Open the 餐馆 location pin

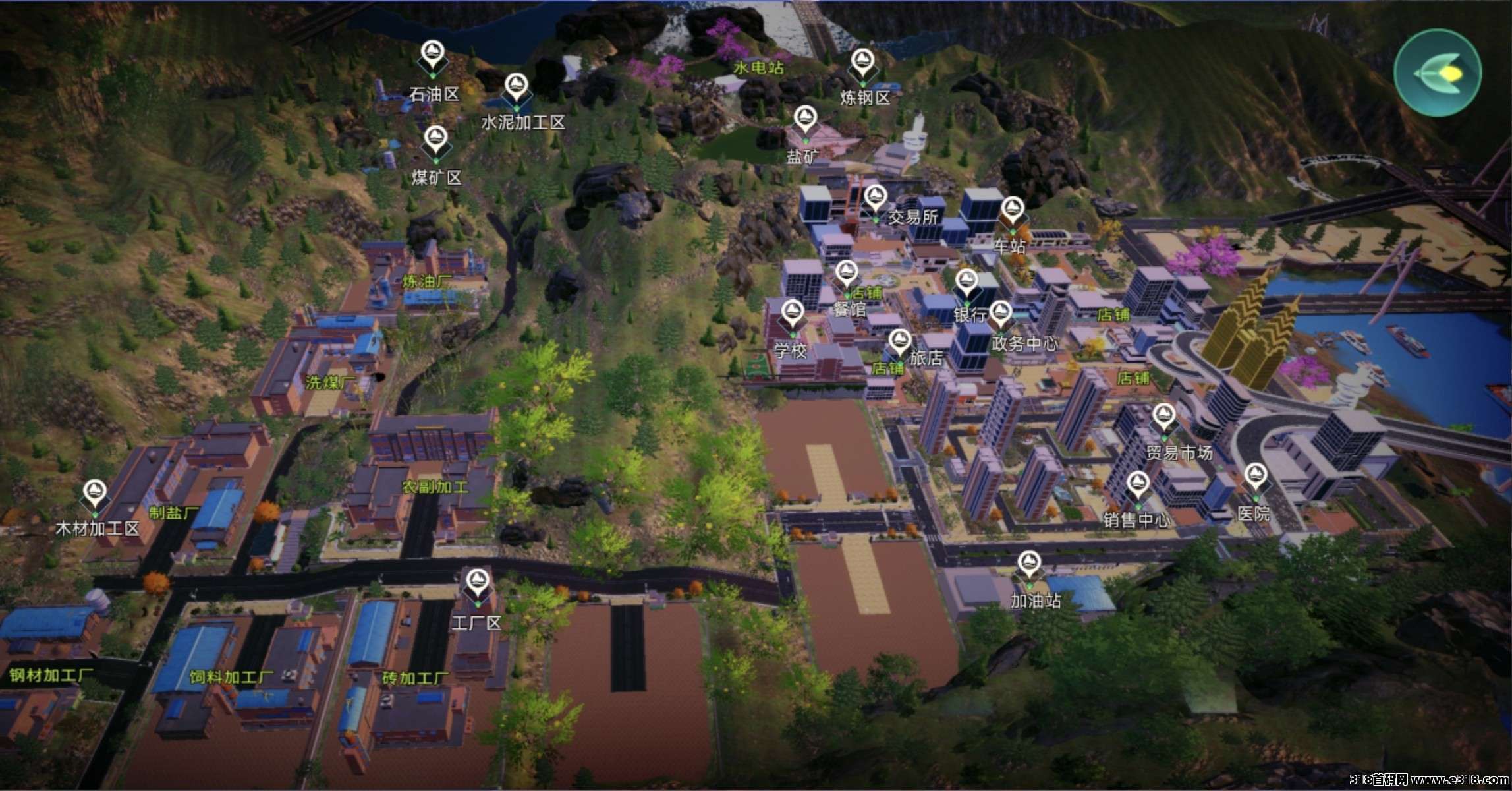pos(847,274)
